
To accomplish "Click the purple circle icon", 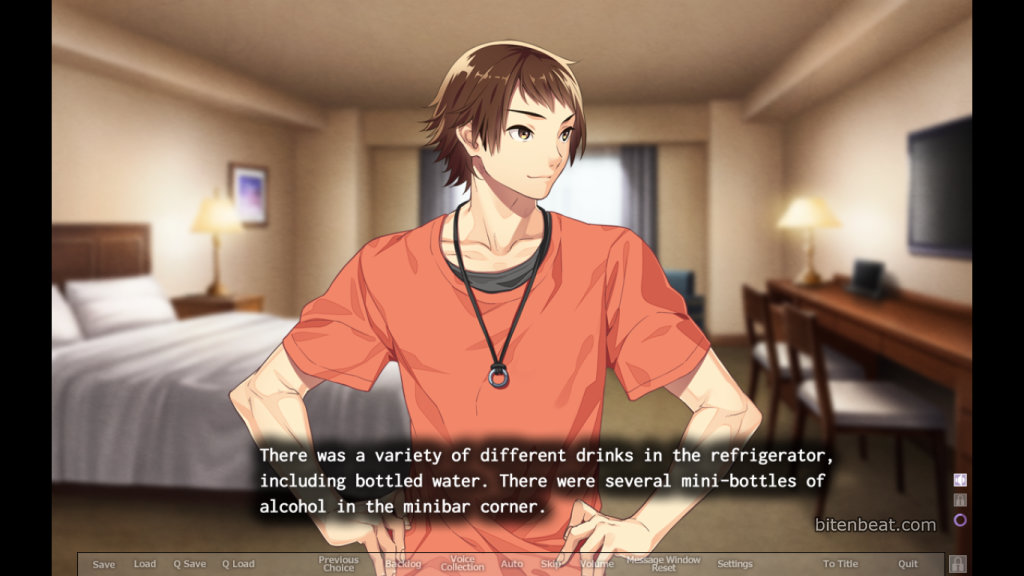I will pos(960,520).
